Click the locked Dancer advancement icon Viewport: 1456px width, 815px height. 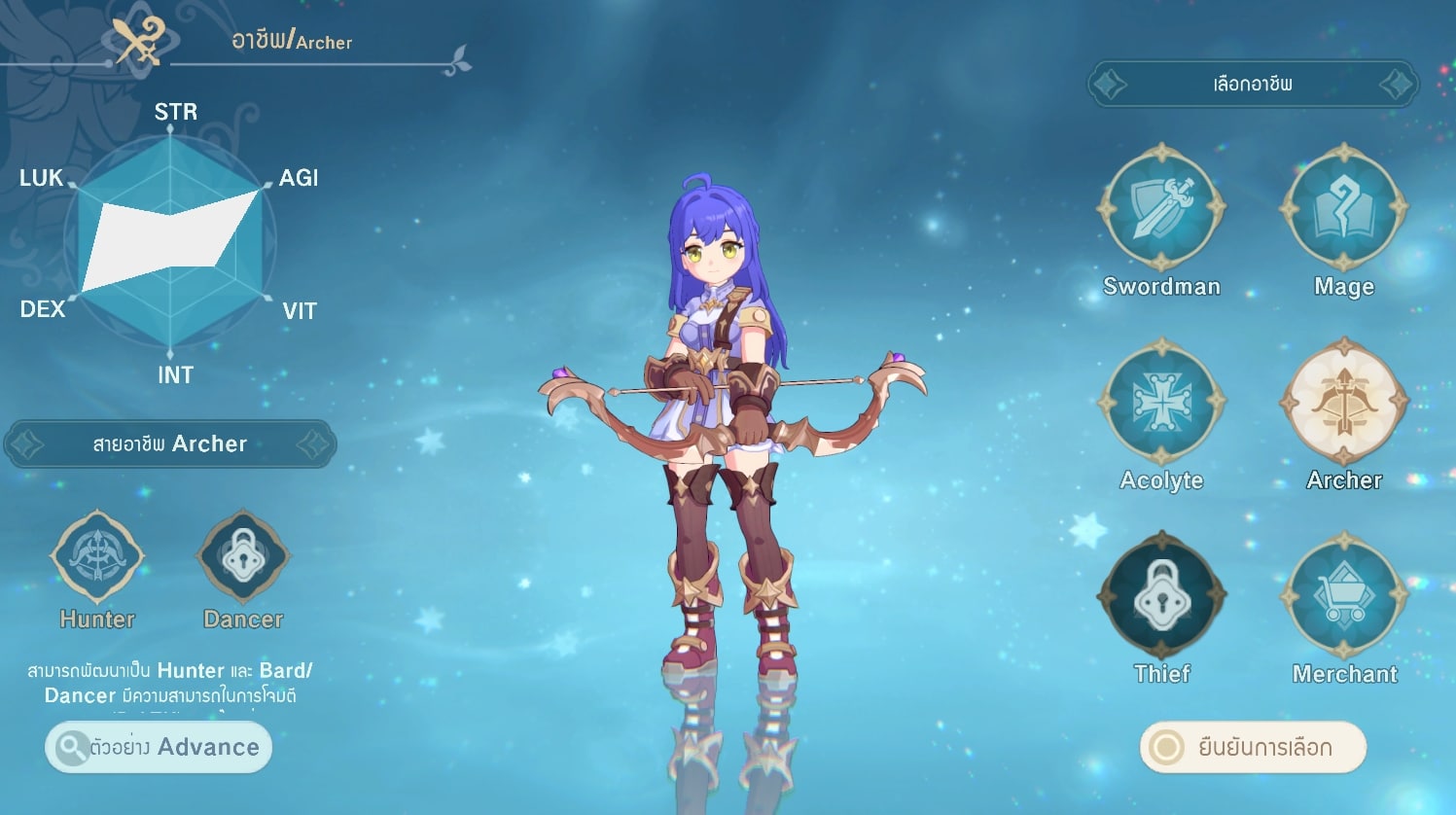coord(243,557)
